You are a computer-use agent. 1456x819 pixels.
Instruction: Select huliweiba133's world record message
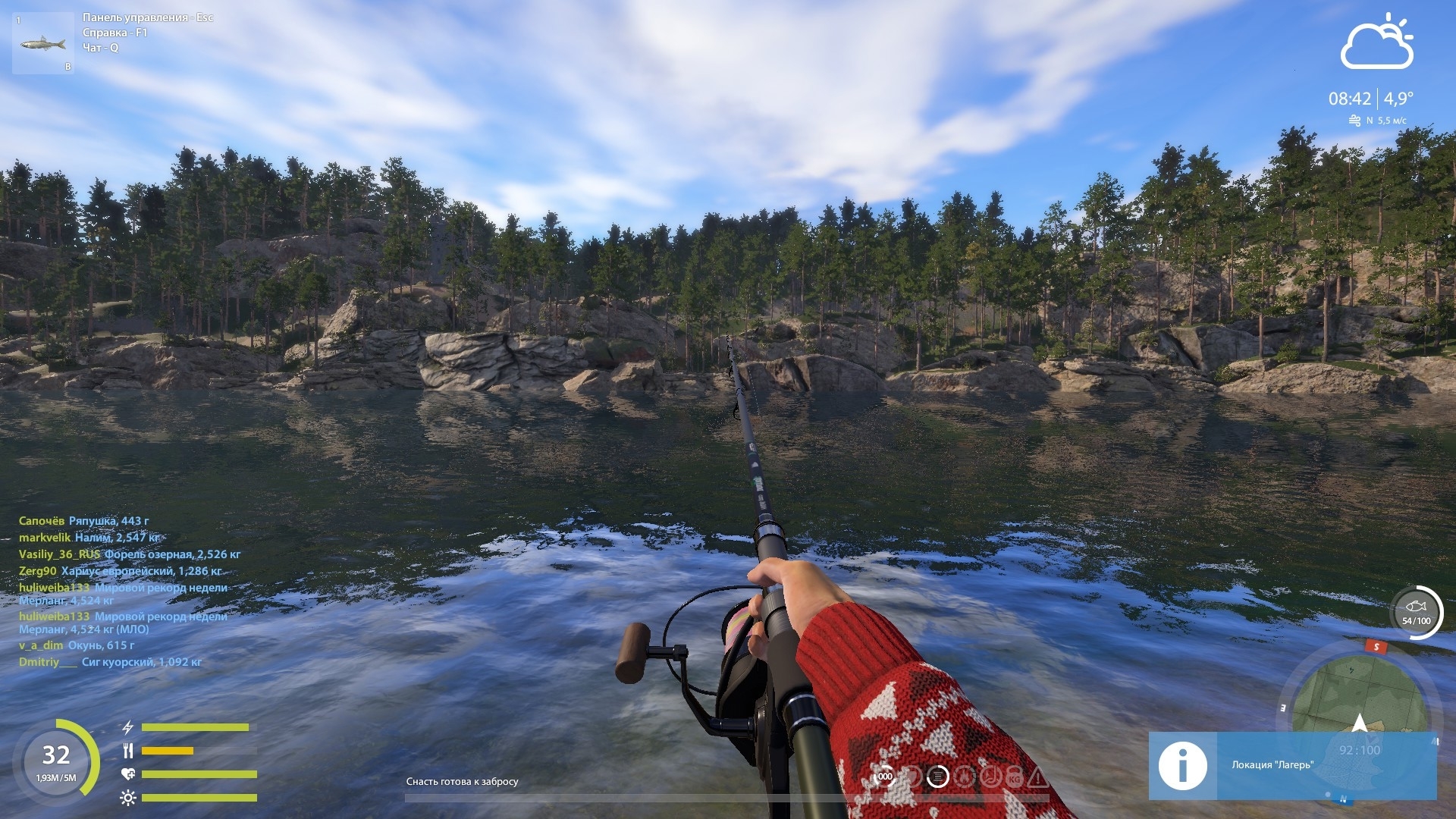[x=123, y=594]
